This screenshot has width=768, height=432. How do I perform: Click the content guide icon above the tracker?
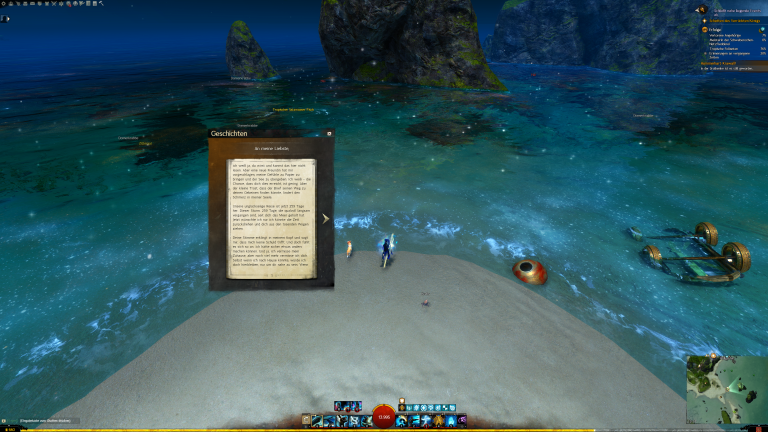pos(702,9)
